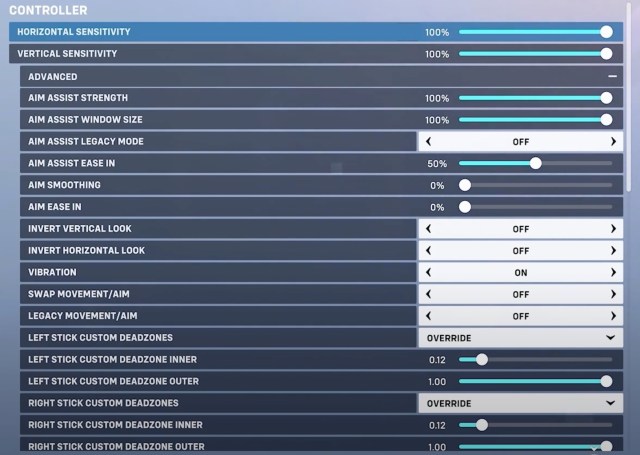This screenshot has height=455, width=640.
Task: Click left arrow on Invert Vertical Look
Action: [x=429, y=229]
